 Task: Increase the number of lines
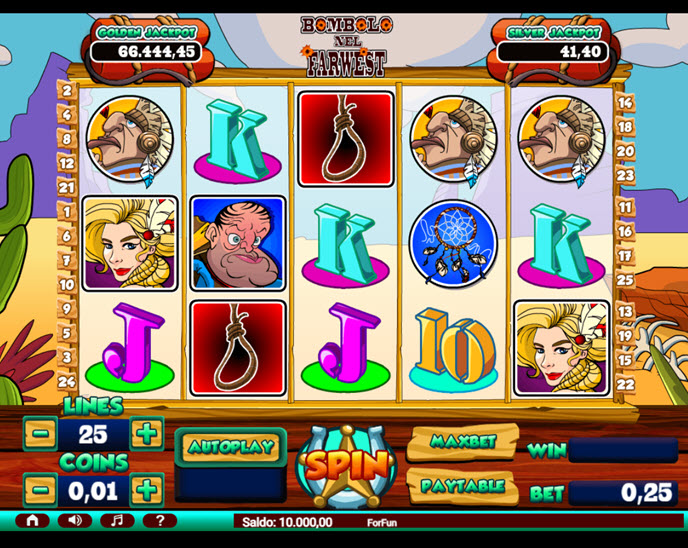click(146, 434)
